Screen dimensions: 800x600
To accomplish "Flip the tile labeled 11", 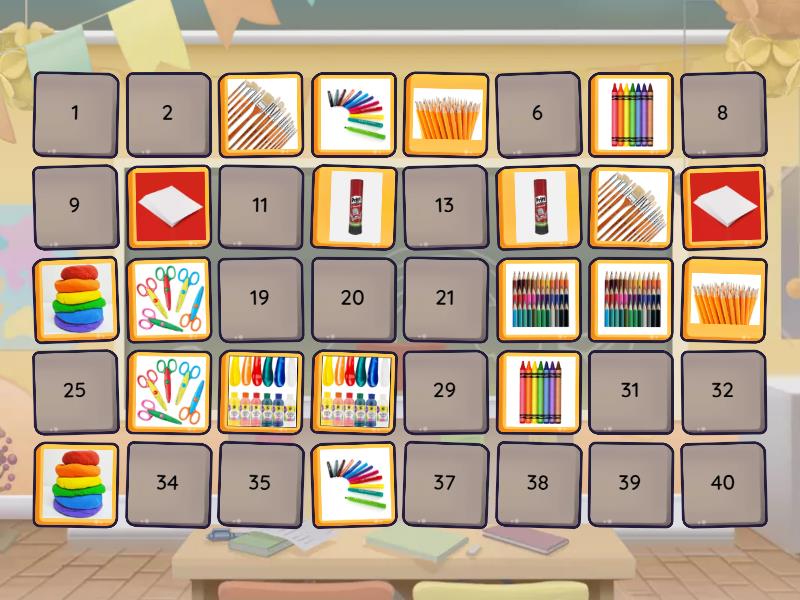I will click(260, 206).
